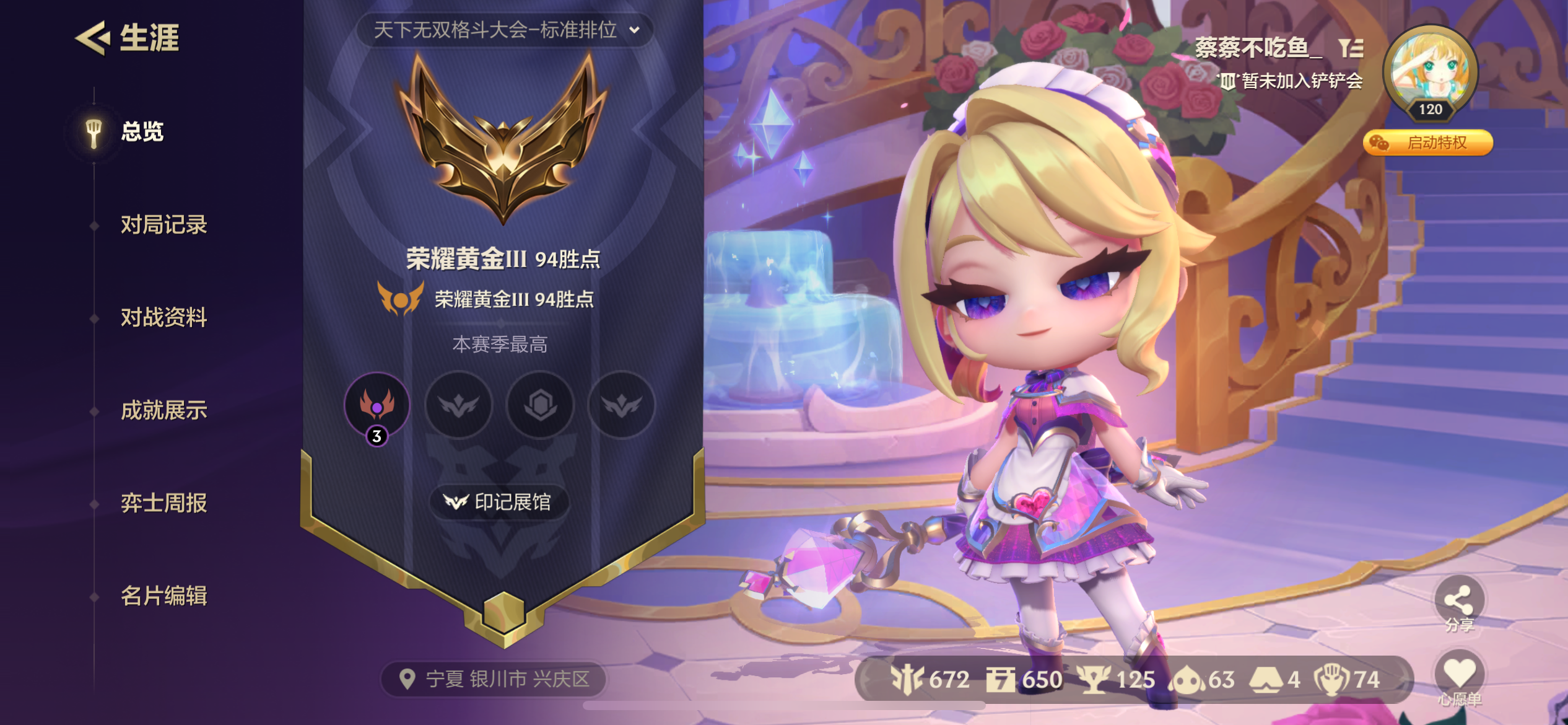Toggle the grayed shield-shaped mark badge
Viewport: 1568px width, 725px height.
pos(539,406)
